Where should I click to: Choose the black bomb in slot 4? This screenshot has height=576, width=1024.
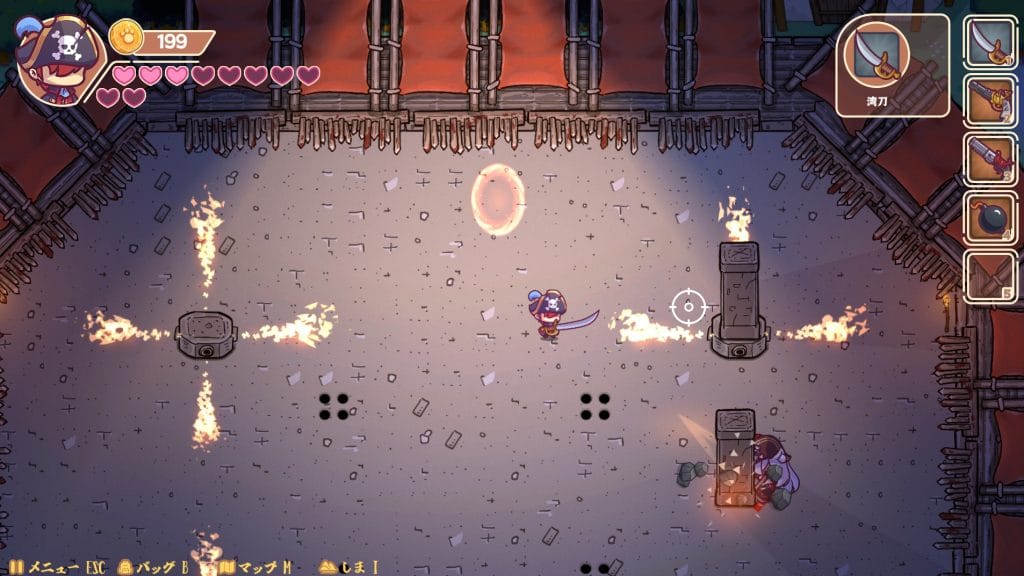pos(990,216)
